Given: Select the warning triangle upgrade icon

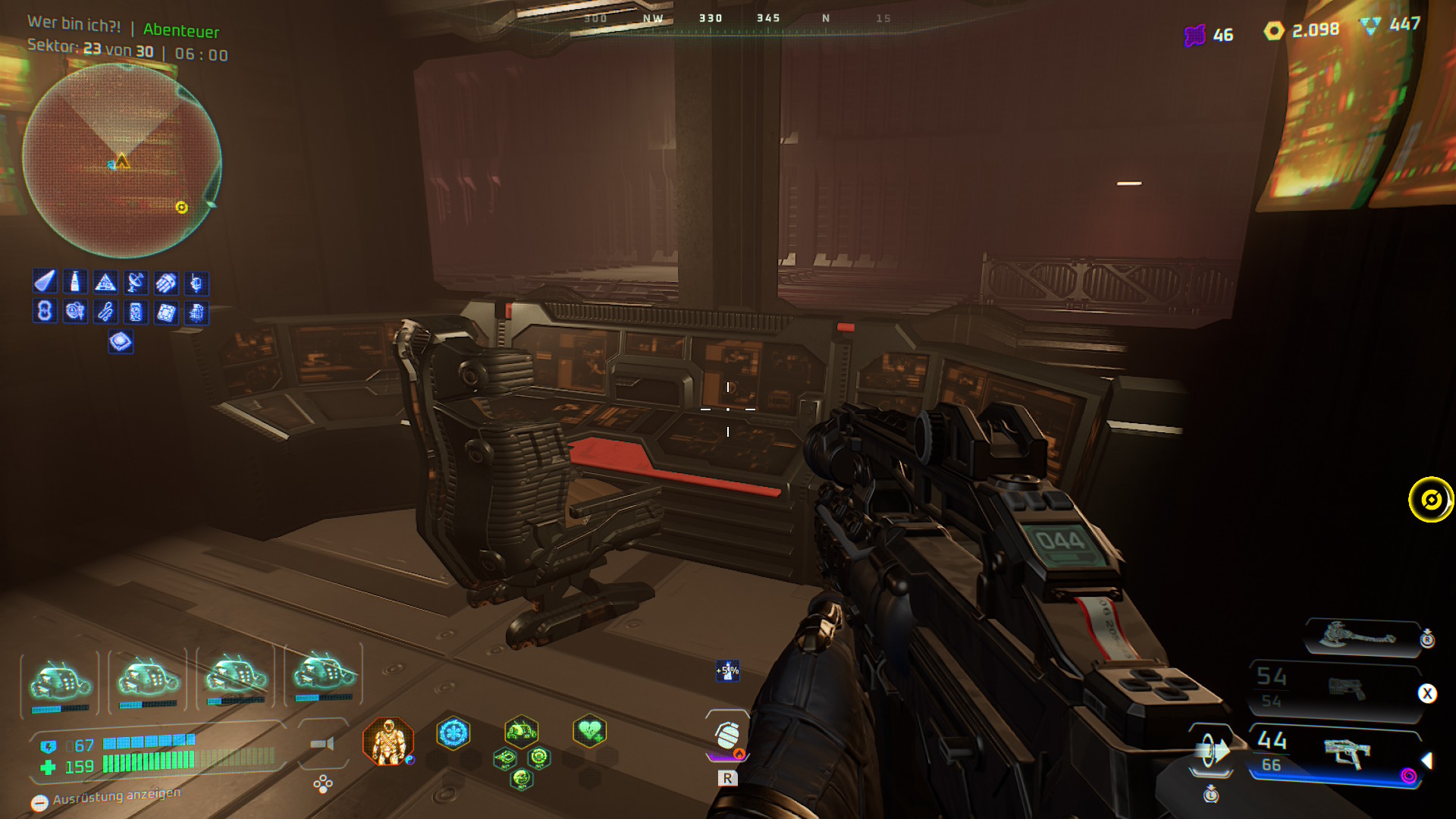Looking at the screenshot, I should [x=105, y=283].
